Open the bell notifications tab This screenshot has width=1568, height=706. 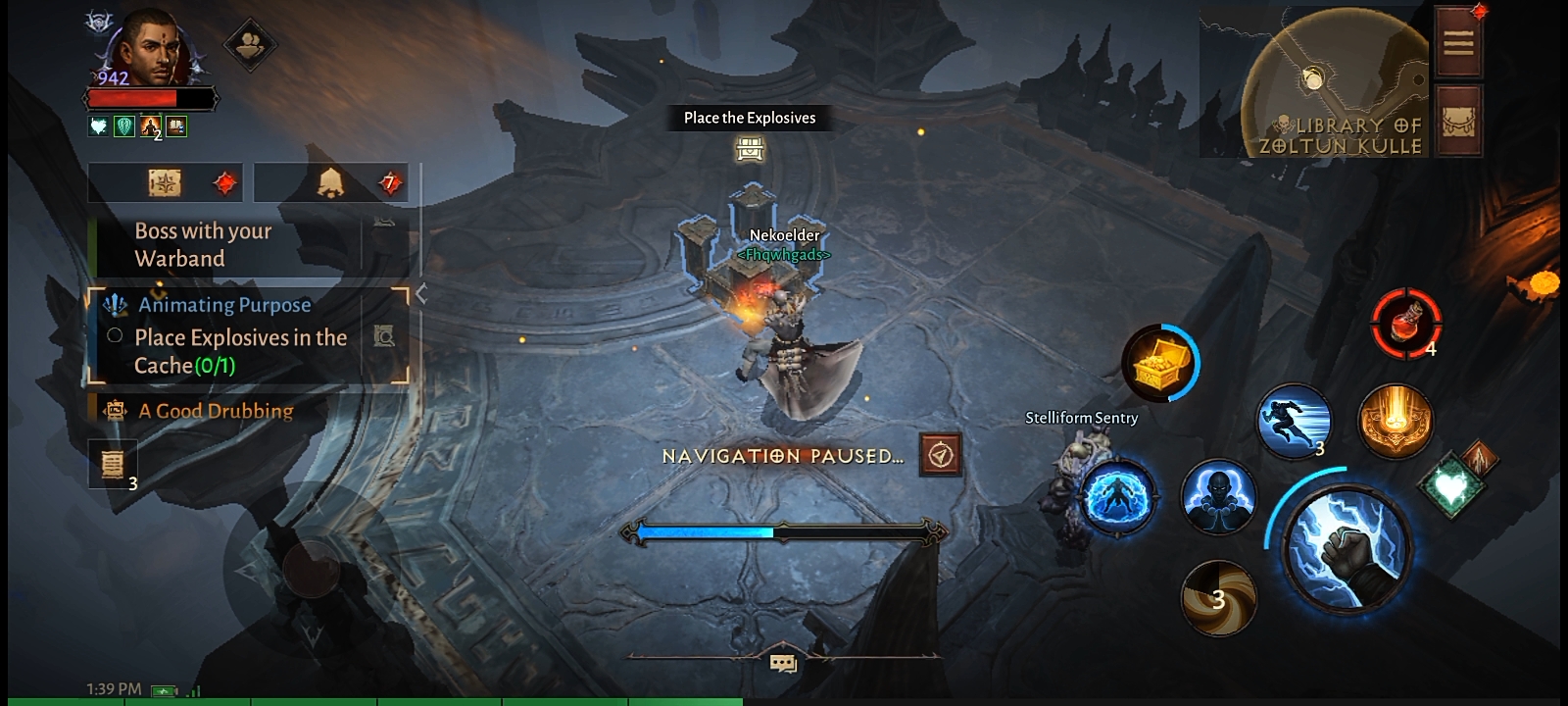point(330,182)
